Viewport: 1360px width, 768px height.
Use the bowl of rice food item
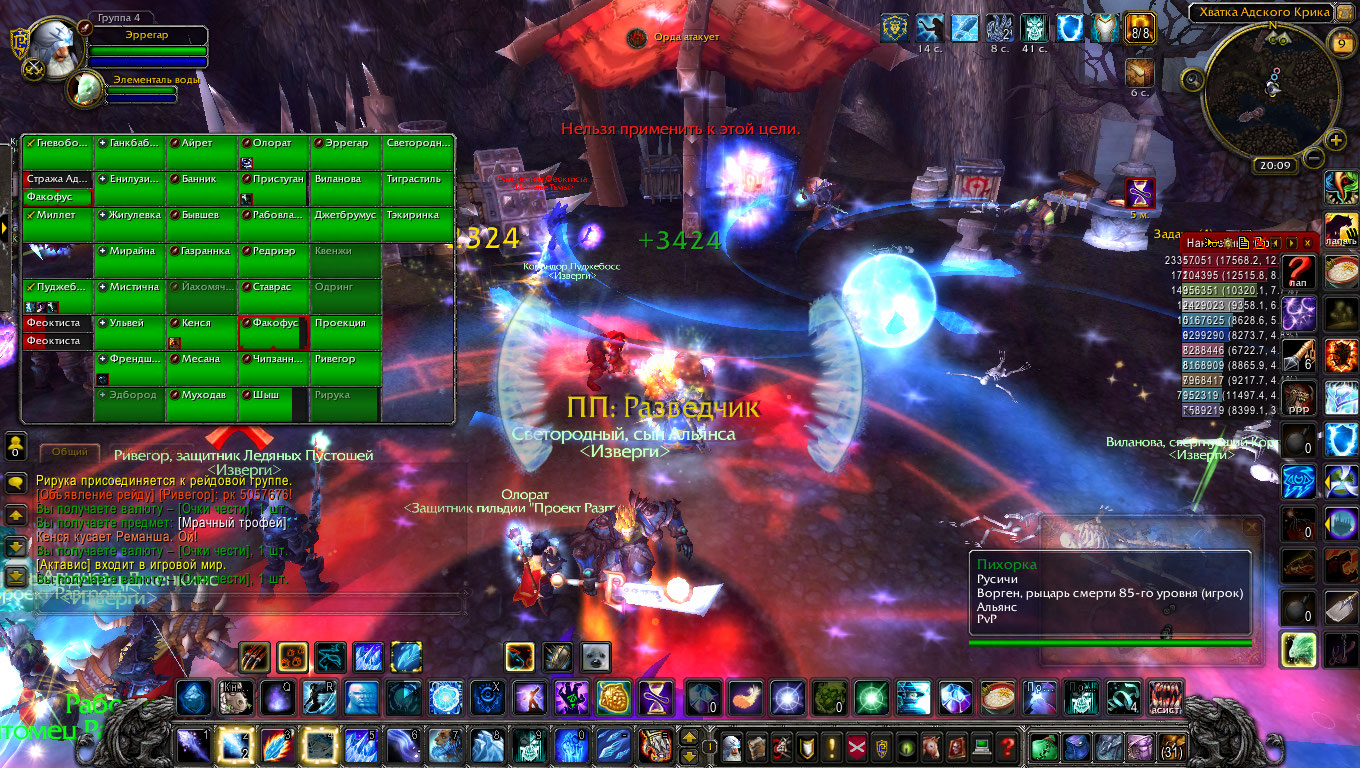[x=997, y=697]
